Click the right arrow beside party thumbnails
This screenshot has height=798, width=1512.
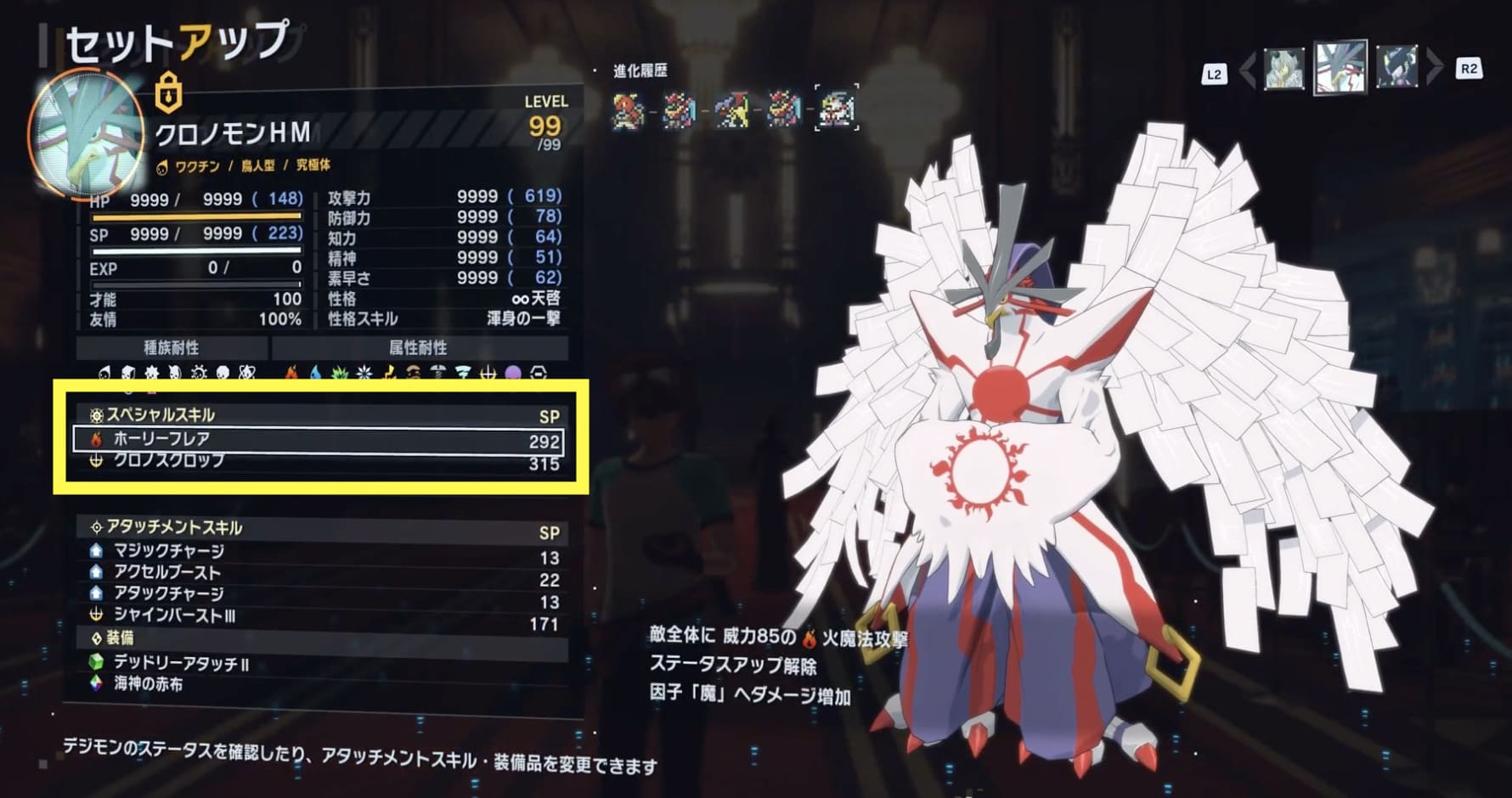pos(1434,68)
